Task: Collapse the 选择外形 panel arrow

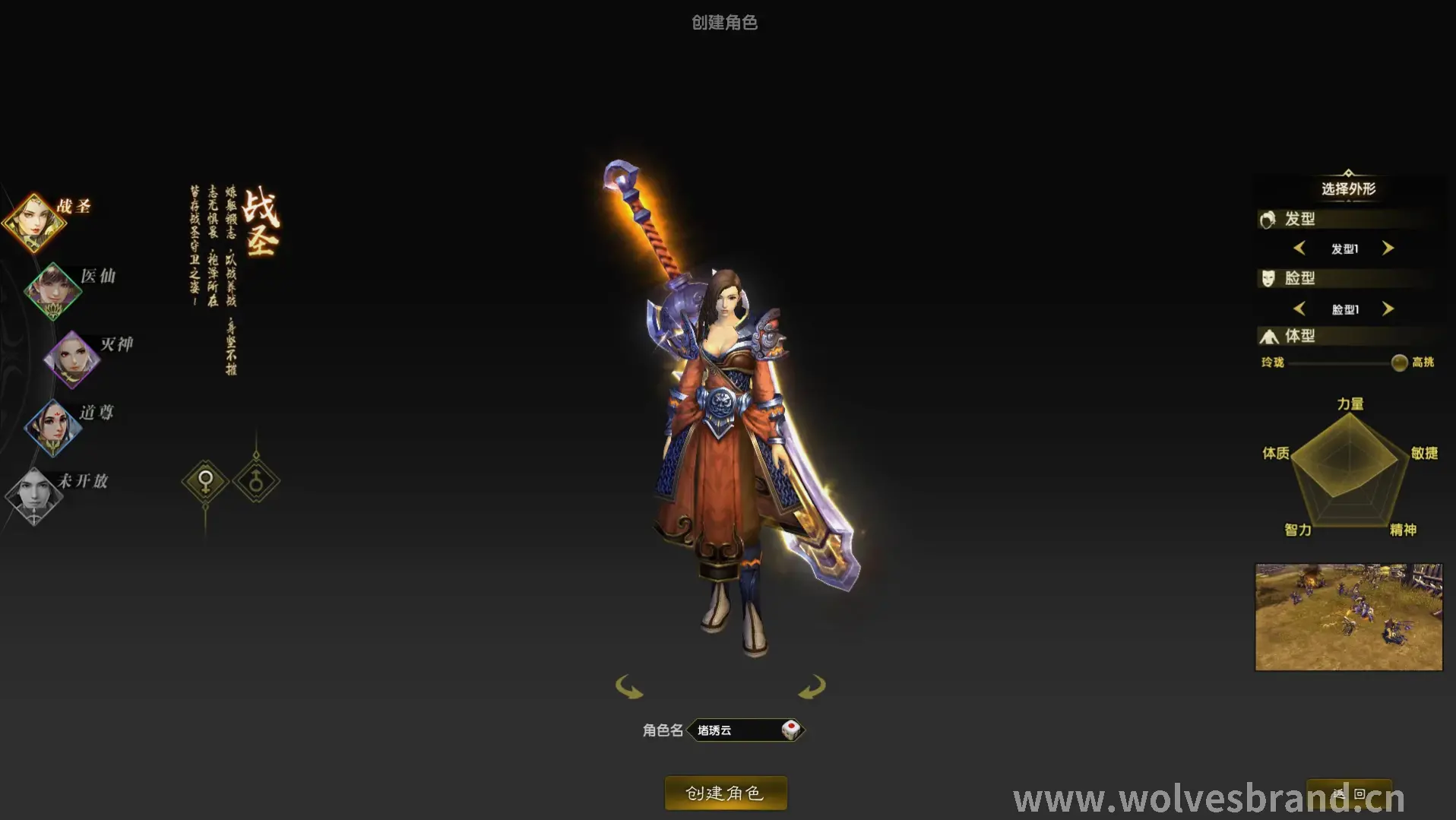Action: (x=1349, y=173)
